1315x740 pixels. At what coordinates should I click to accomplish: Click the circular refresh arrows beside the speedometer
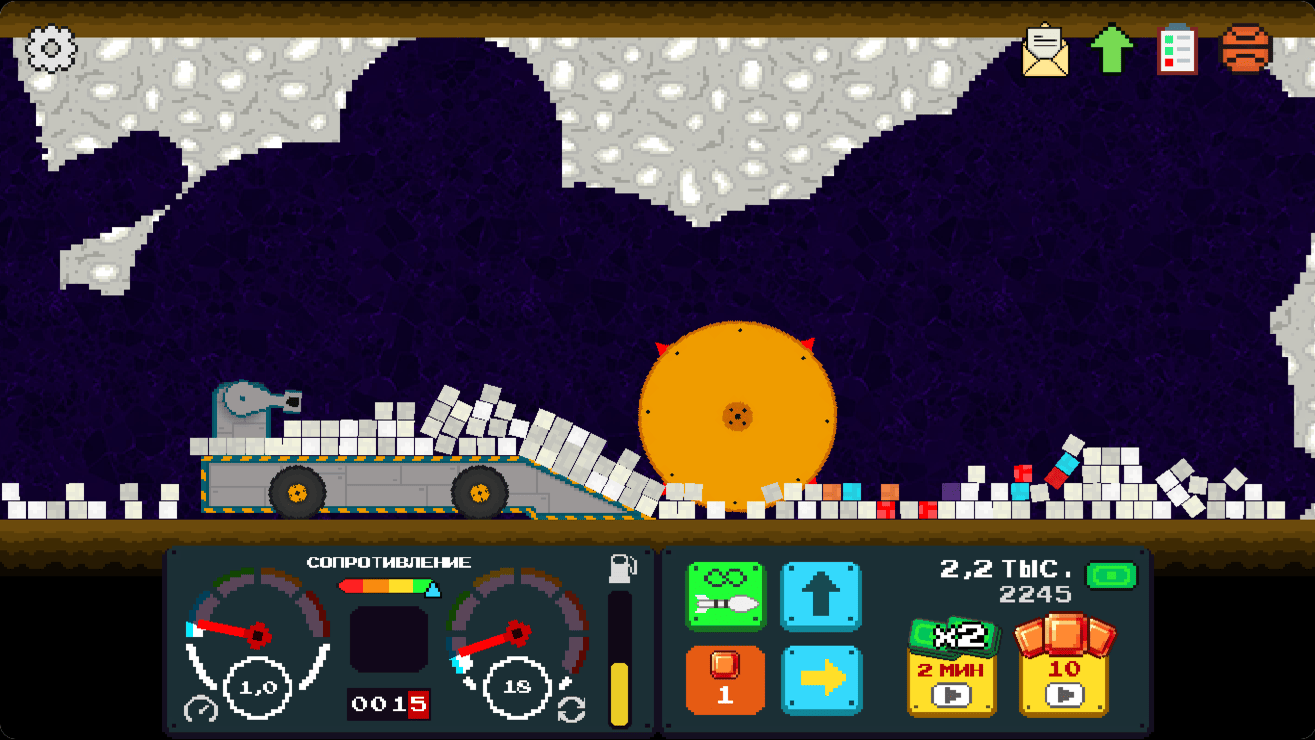coord(570,705)
